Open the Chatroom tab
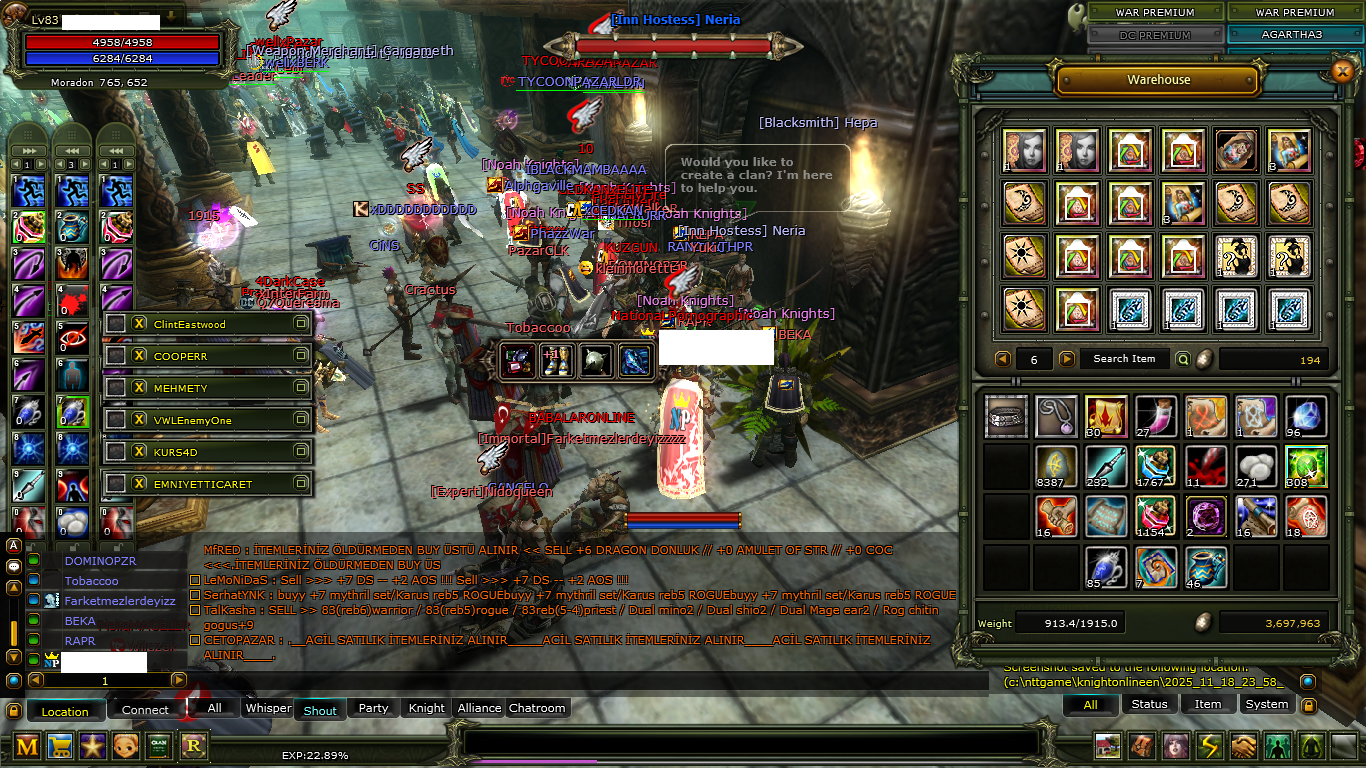This screenshot has height=768, width=1366. (x=537, y=708)
